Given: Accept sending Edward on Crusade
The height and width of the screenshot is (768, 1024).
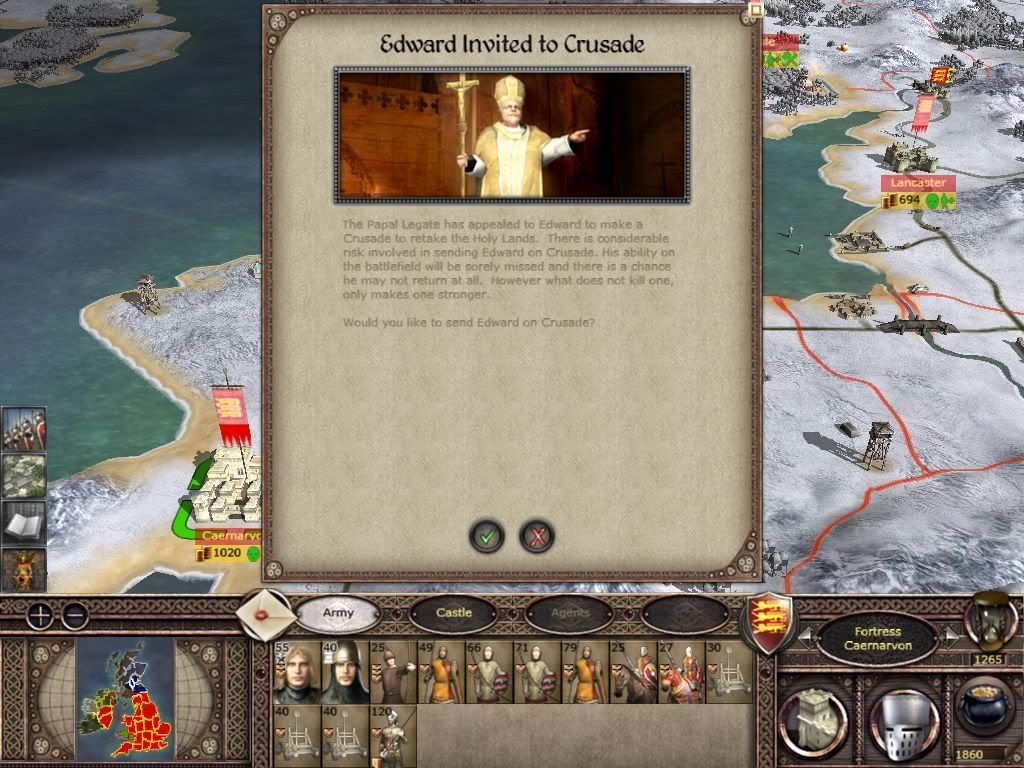Looking at the screenshot, I should pos(487,537).
